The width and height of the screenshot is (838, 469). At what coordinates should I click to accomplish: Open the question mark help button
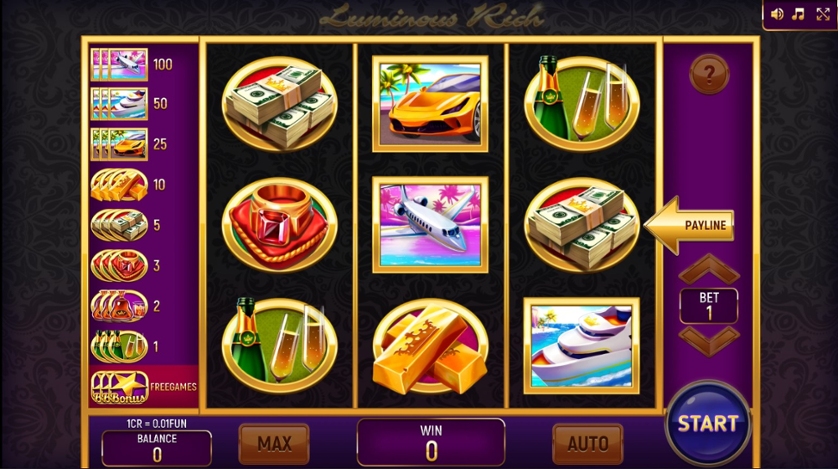[x=709, y=73]
